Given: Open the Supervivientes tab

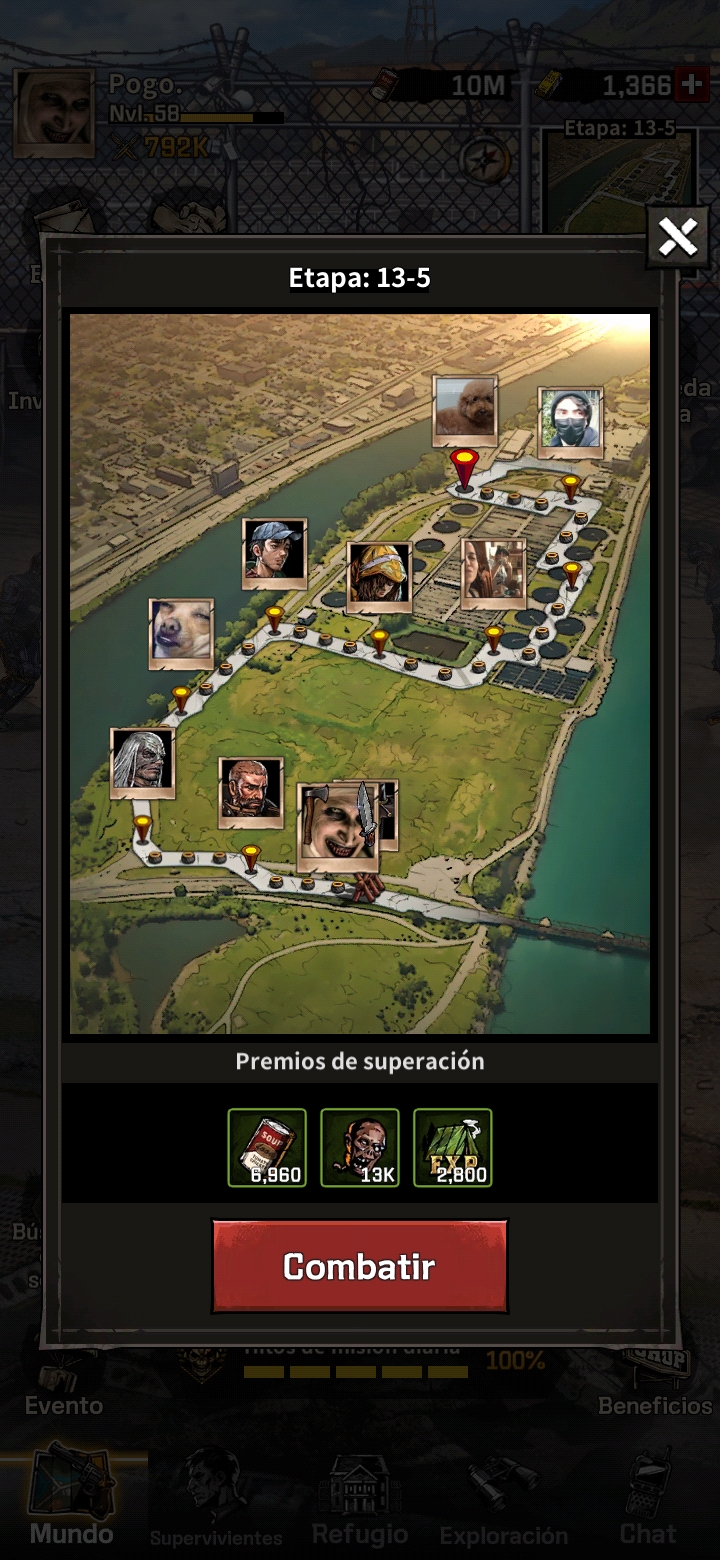Looking at the screenshot, I should coord(216,1500).
